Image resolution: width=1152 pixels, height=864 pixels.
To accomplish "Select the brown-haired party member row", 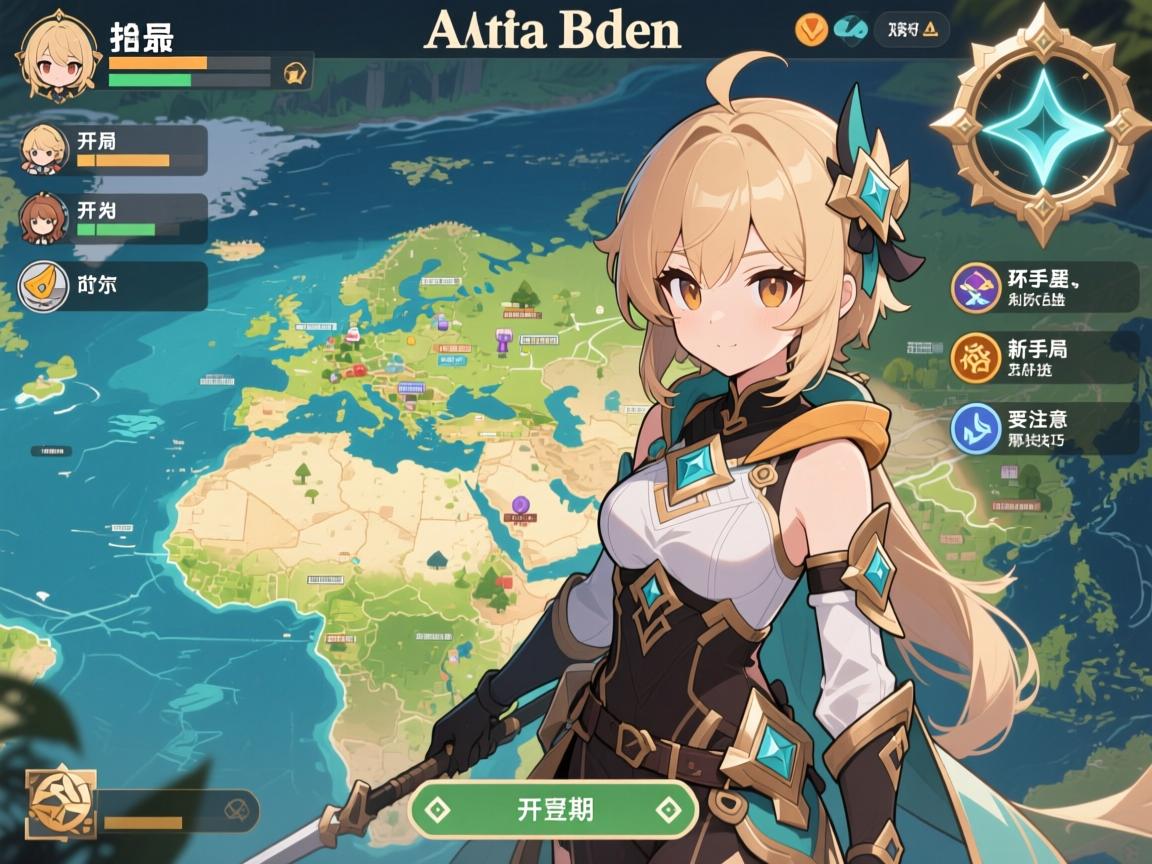I will [113, 219].
